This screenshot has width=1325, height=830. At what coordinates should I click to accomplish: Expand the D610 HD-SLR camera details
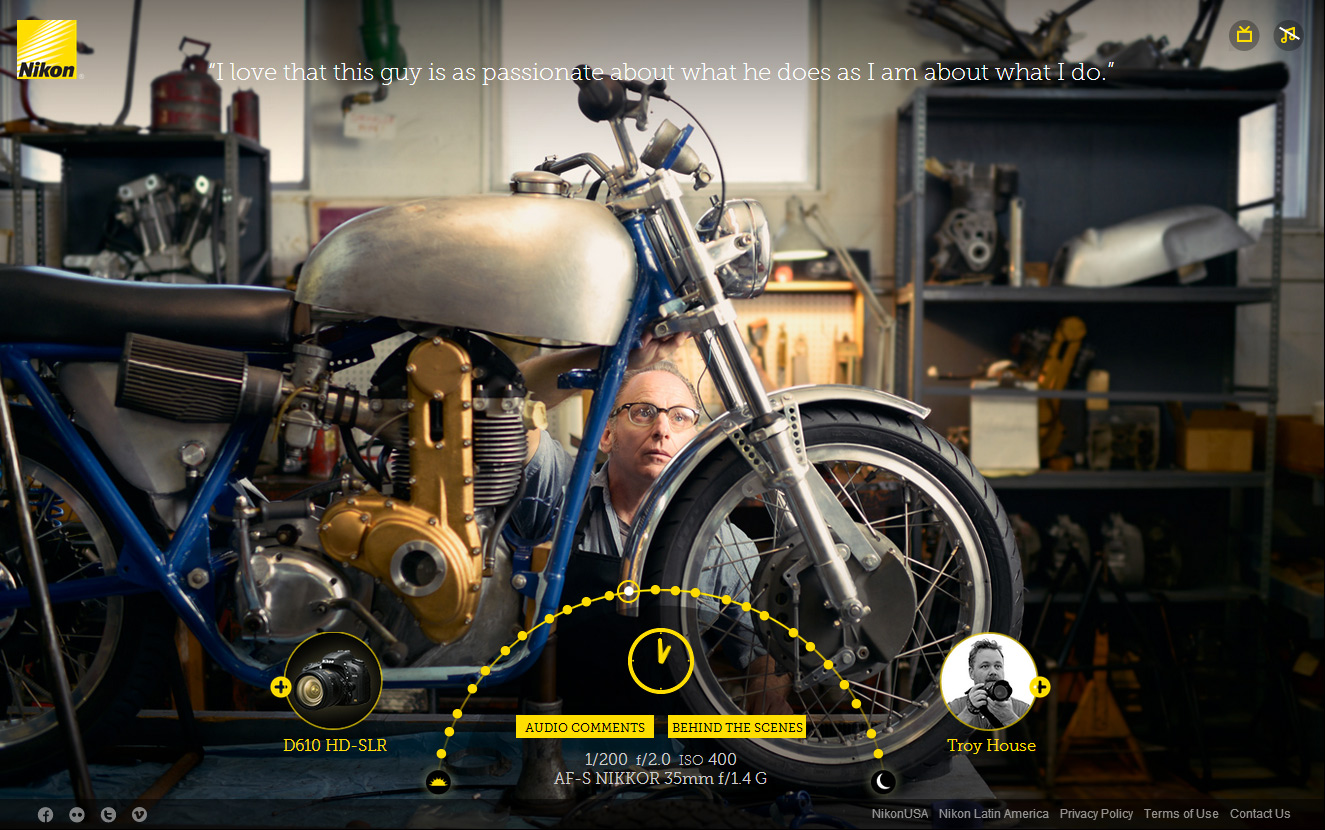(x=281, y=687)
